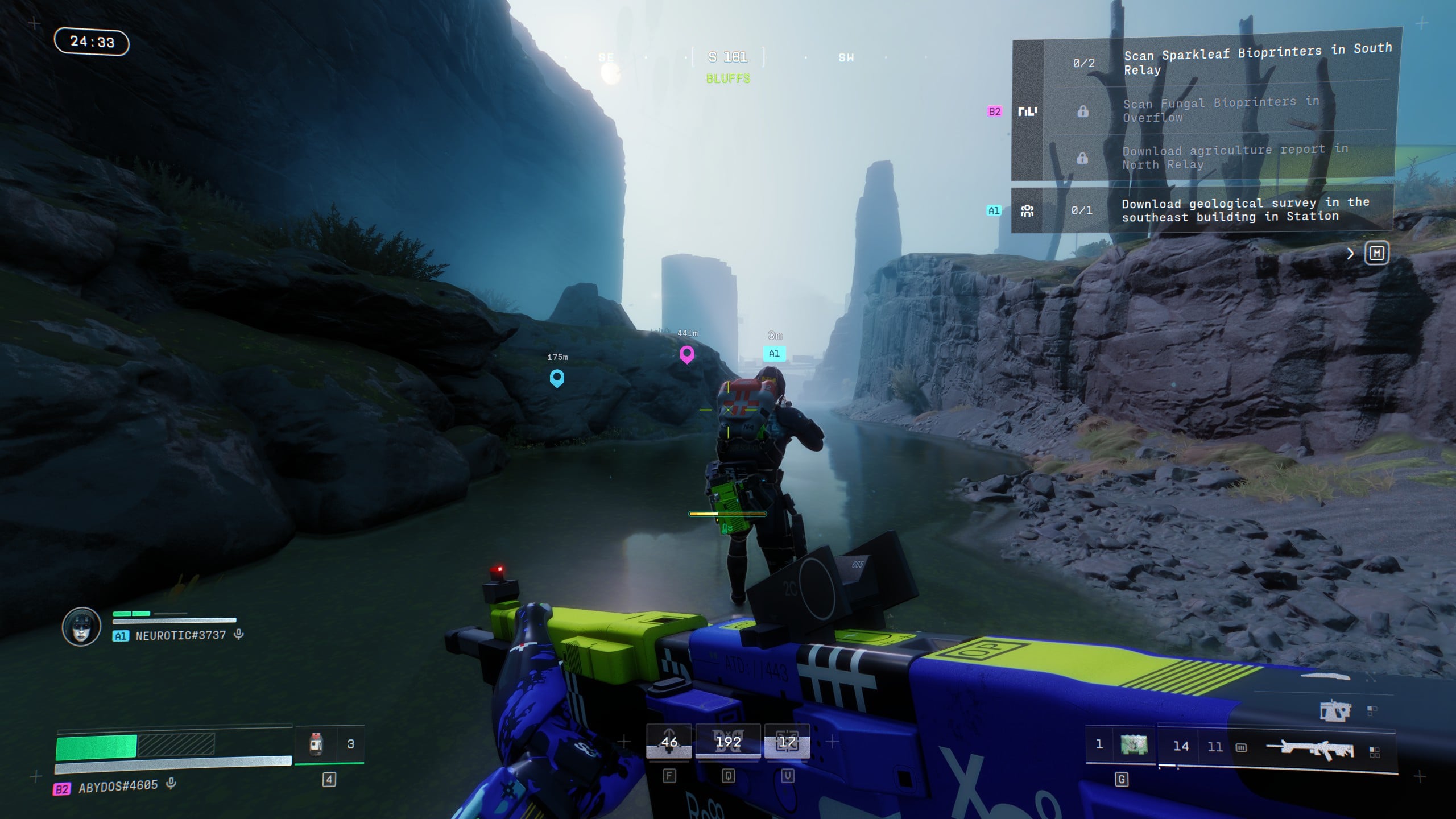Switch to the stowed secondary weapon icon
The width and height of the screenshot is (1456, 819).
point(1334,711)
